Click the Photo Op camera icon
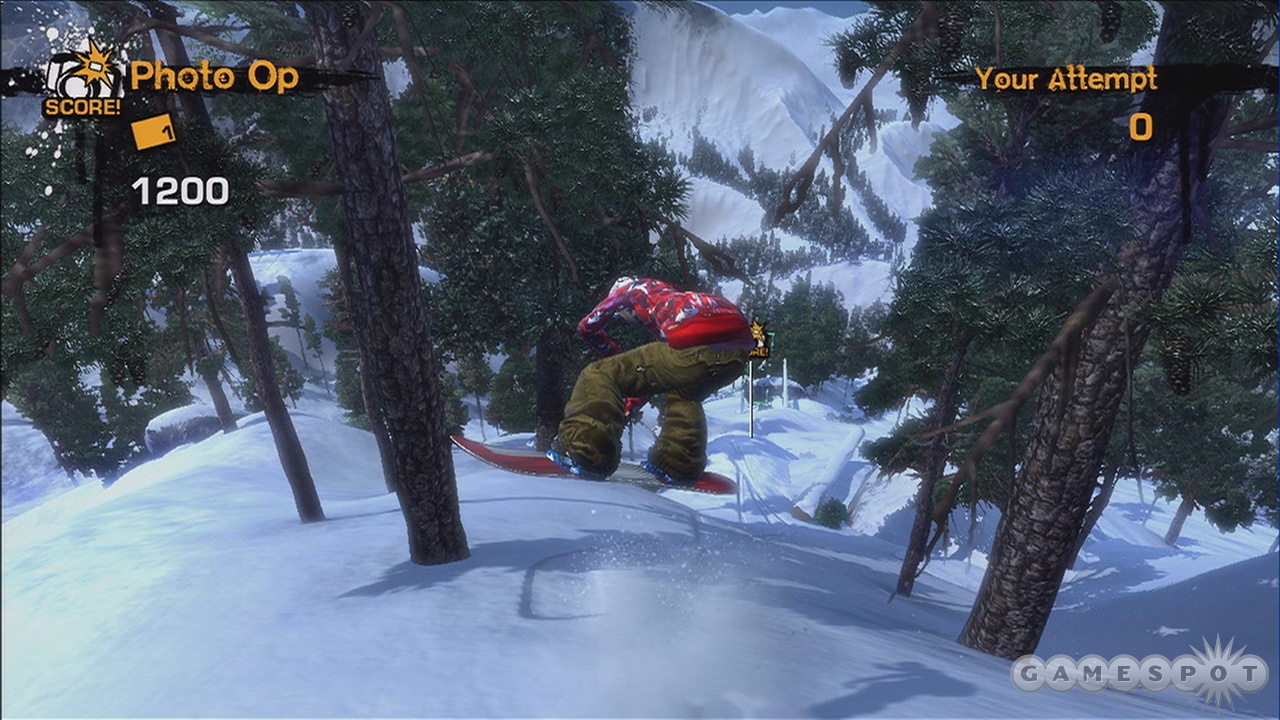The height and width of the screenshot is (720, 1280). (80, 75)
